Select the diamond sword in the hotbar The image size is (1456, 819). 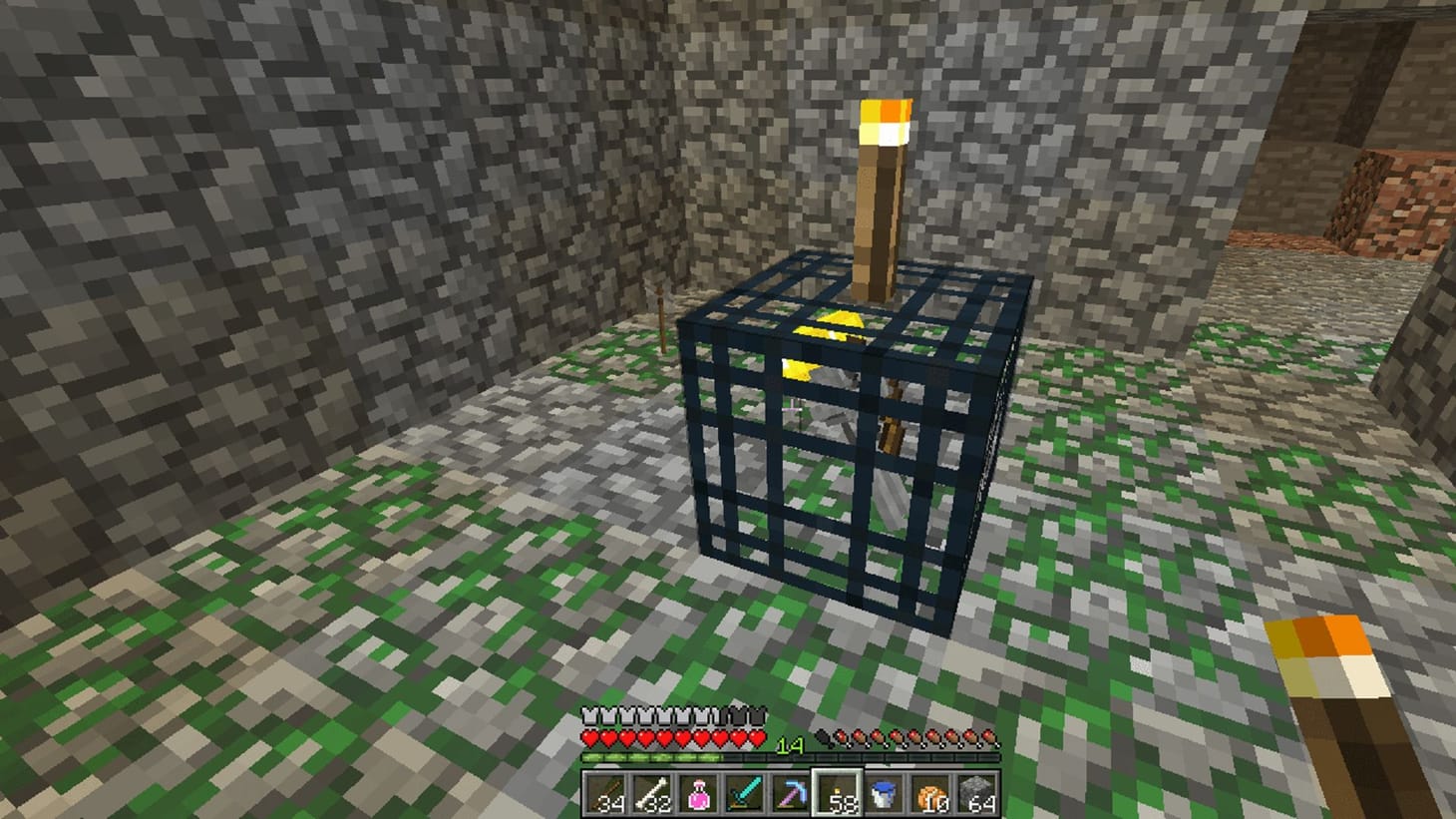click(x=744, y=793)
